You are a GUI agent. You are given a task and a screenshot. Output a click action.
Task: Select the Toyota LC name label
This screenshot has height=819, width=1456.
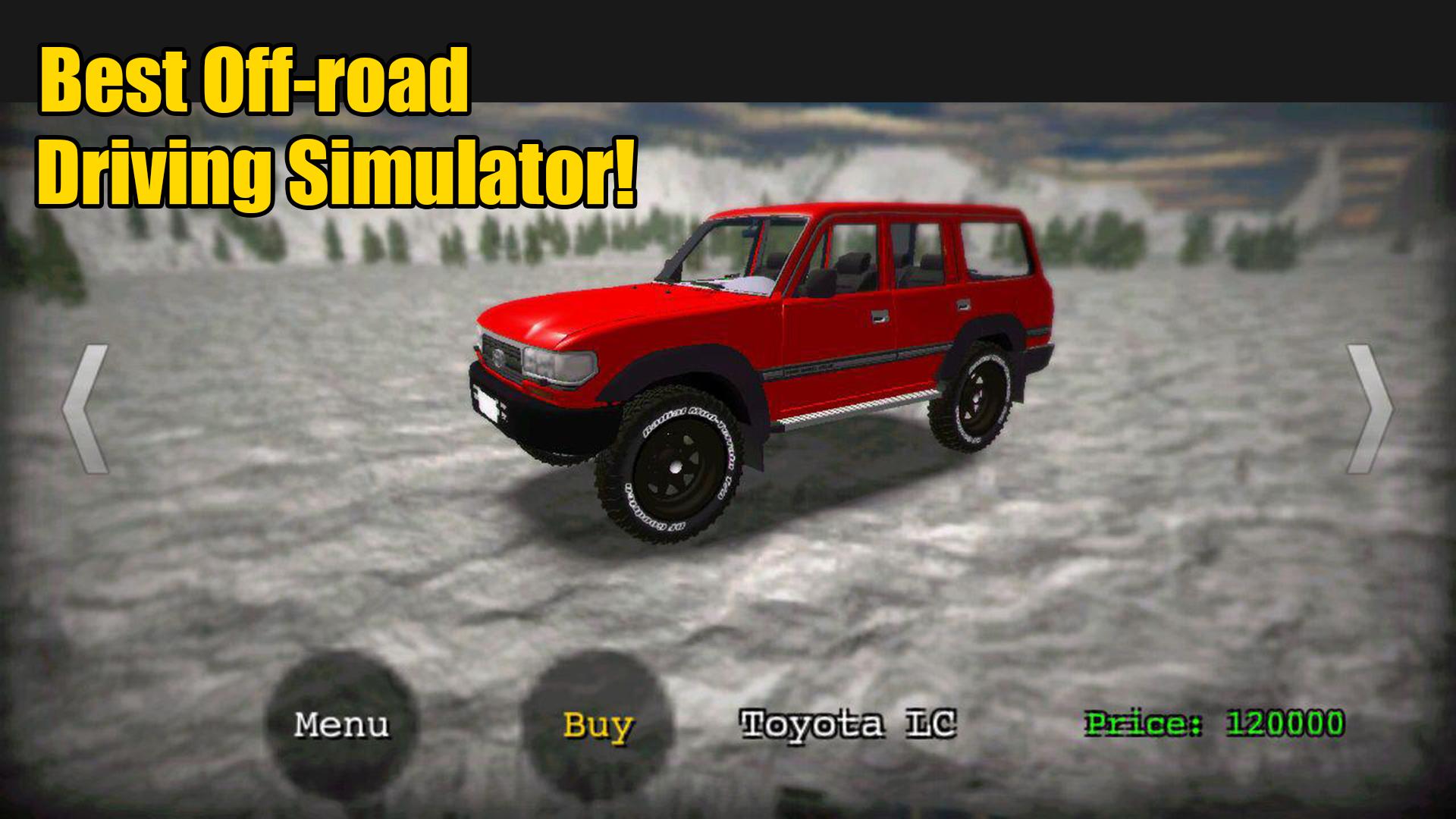(849, 726)
